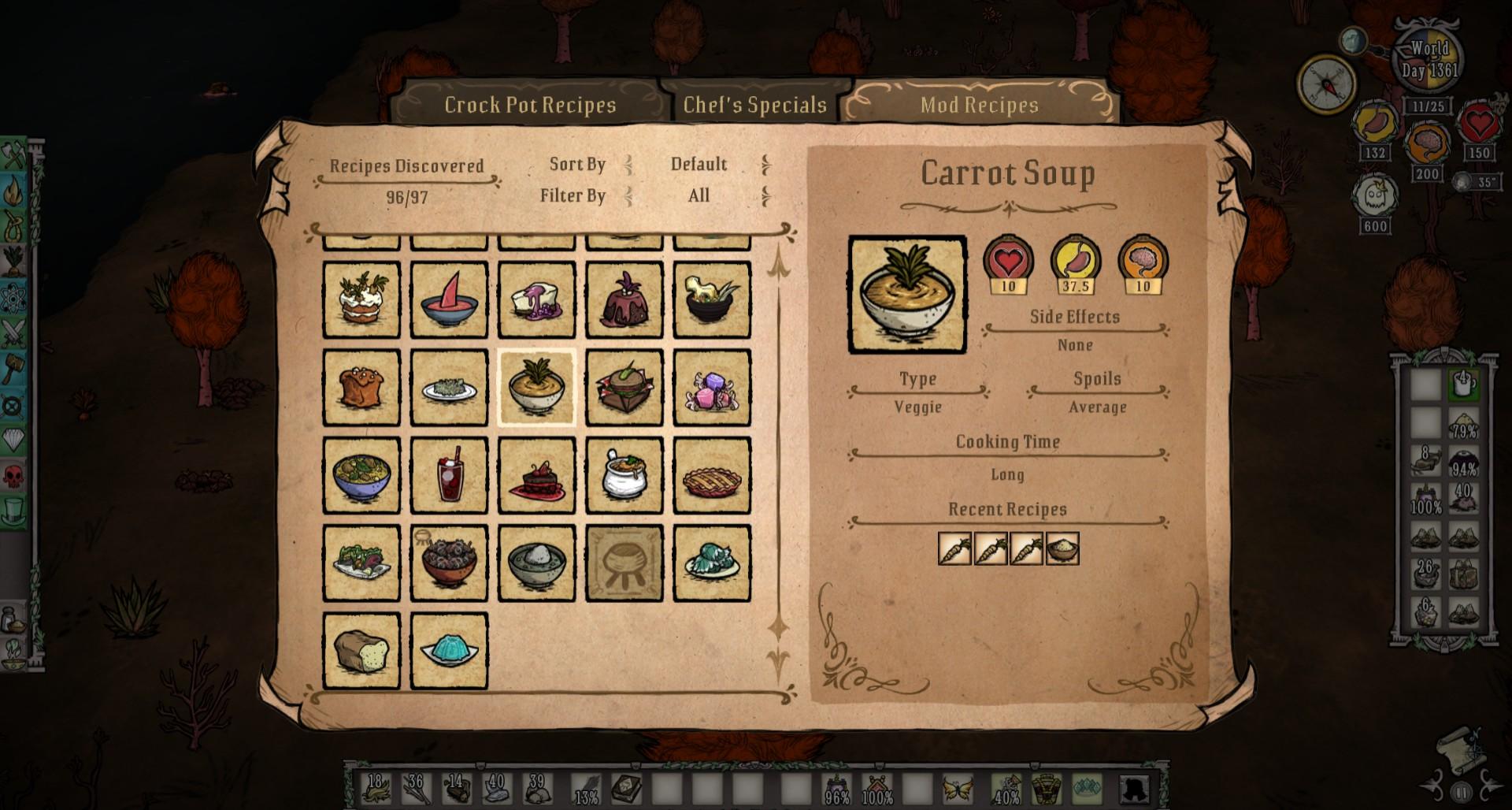Select the carrot soup recipe tile
This screenshot has width=1512, height=810.
tap(537, 388)
